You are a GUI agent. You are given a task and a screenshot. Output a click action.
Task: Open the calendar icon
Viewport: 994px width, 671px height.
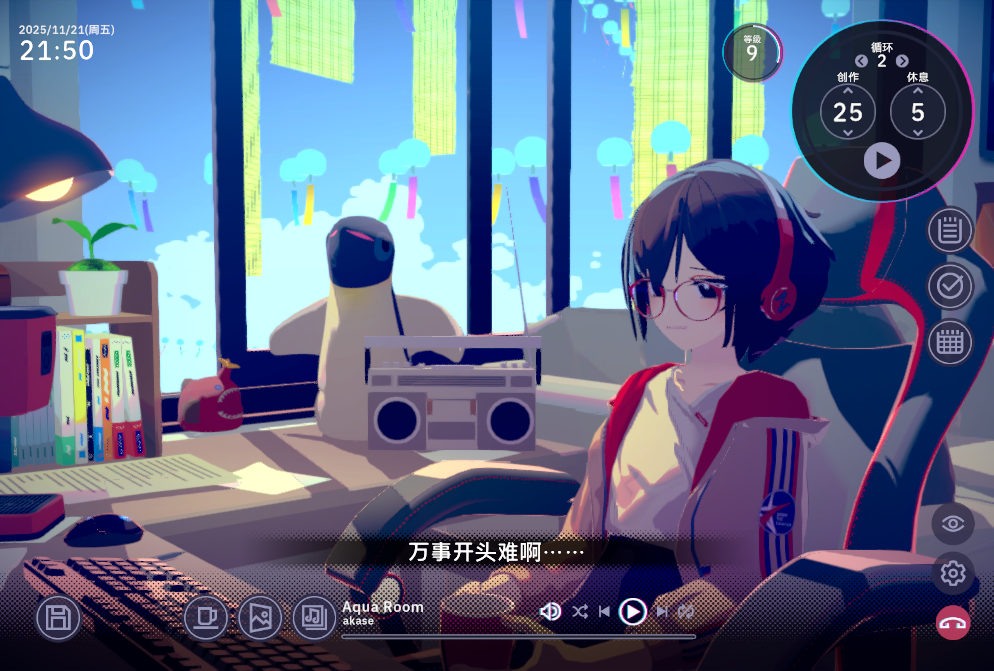click(x=950, y=343)
